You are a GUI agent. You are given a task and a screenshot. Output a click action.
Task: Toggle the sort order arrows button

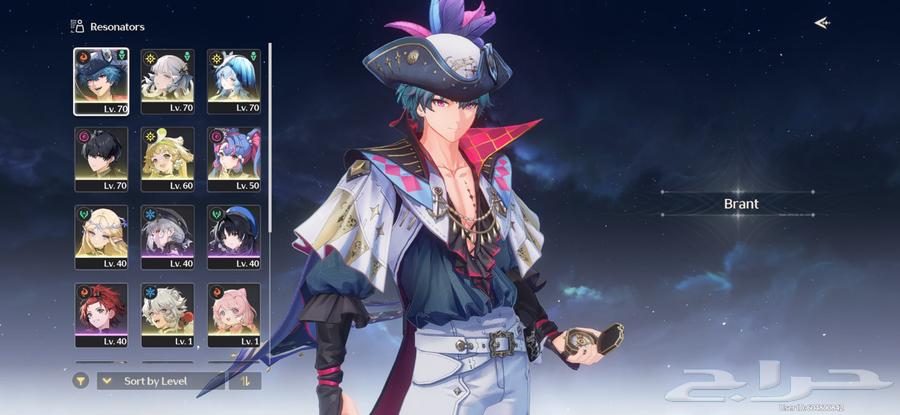tap(245, 381)
